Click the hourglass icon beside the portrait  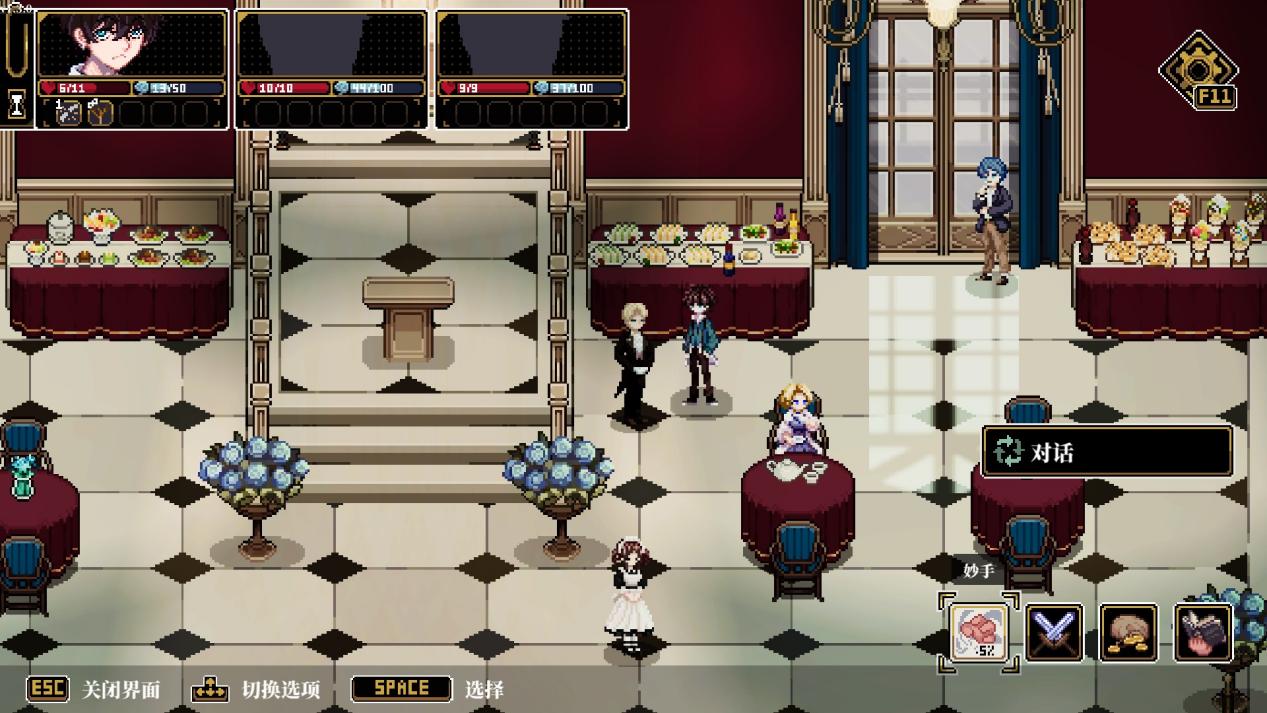point(16,104)
